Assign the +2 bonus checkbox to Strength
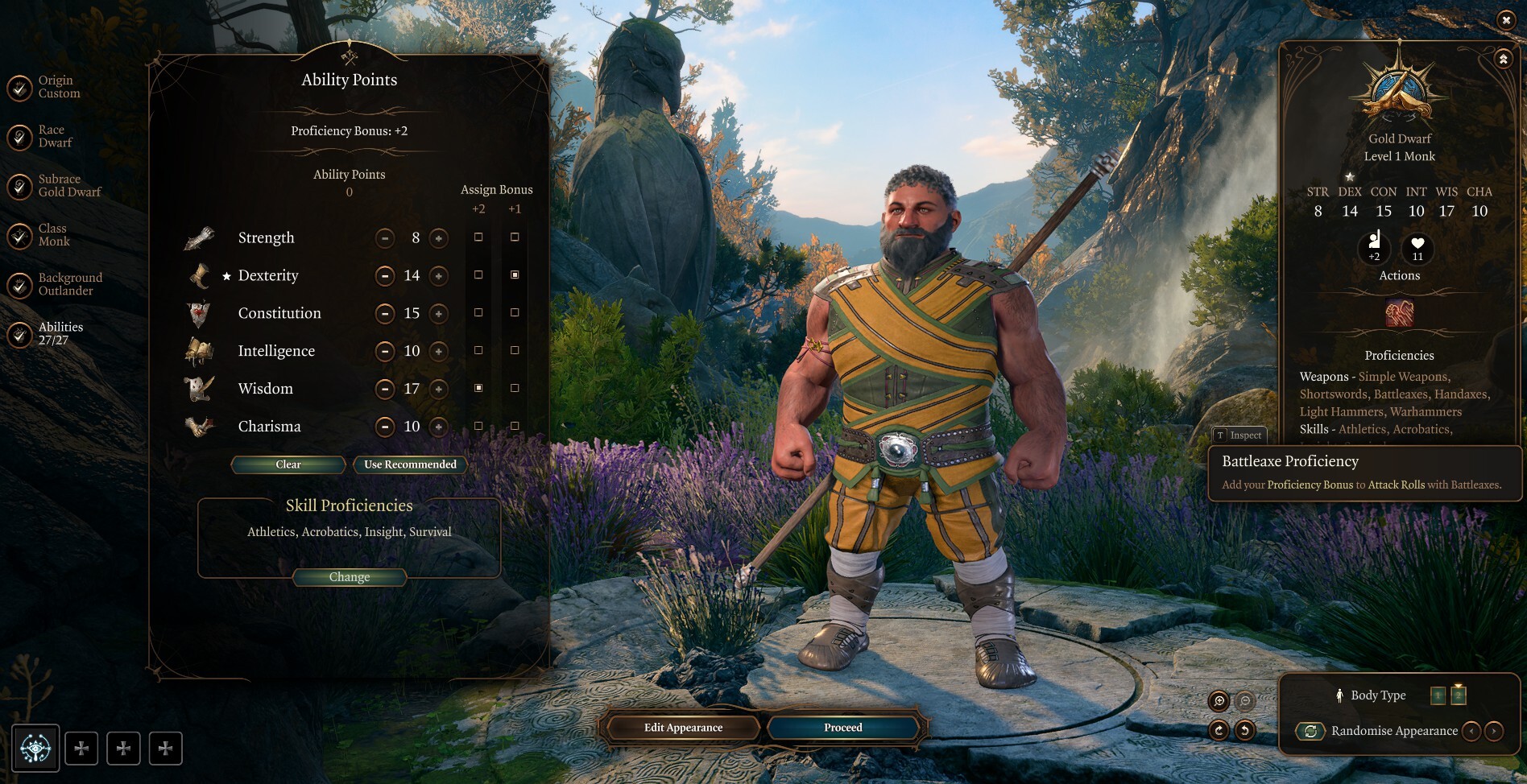The image size is (1527, 784). coord(479,237)
